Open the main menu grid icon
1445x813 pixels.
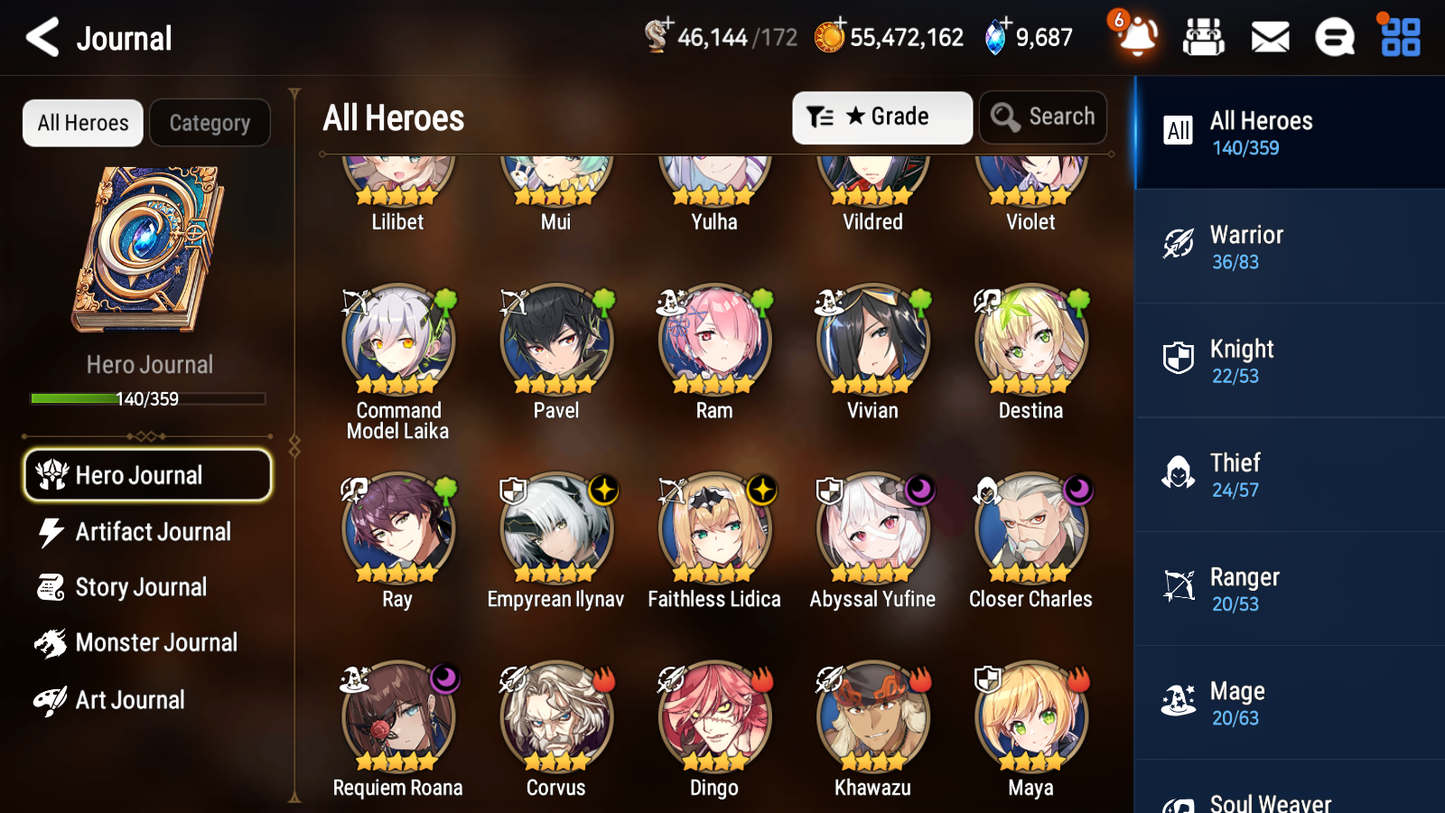coord(1399,36)
